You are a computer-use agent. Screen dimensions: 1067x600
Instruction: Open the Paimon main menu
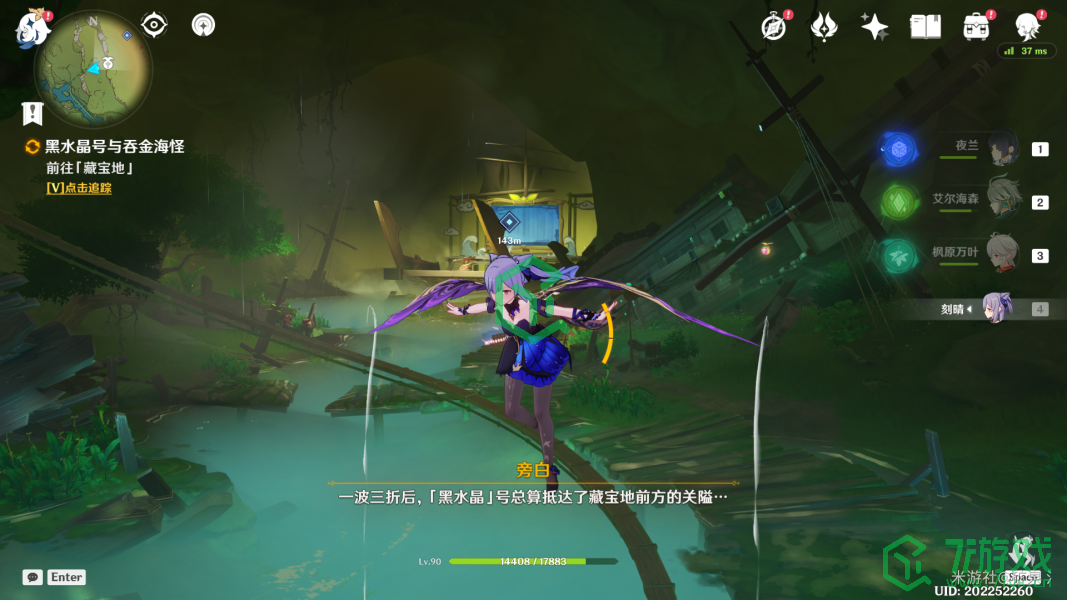[x=32, y=28]
